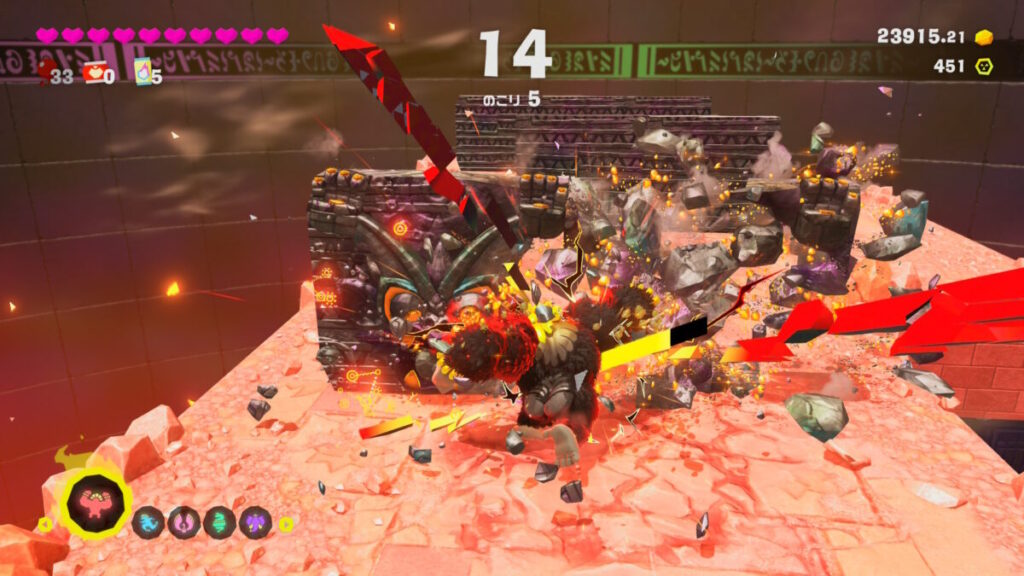Click the right yellow arrow beside transformations
1024x576 pixels.
click(286, 523)
